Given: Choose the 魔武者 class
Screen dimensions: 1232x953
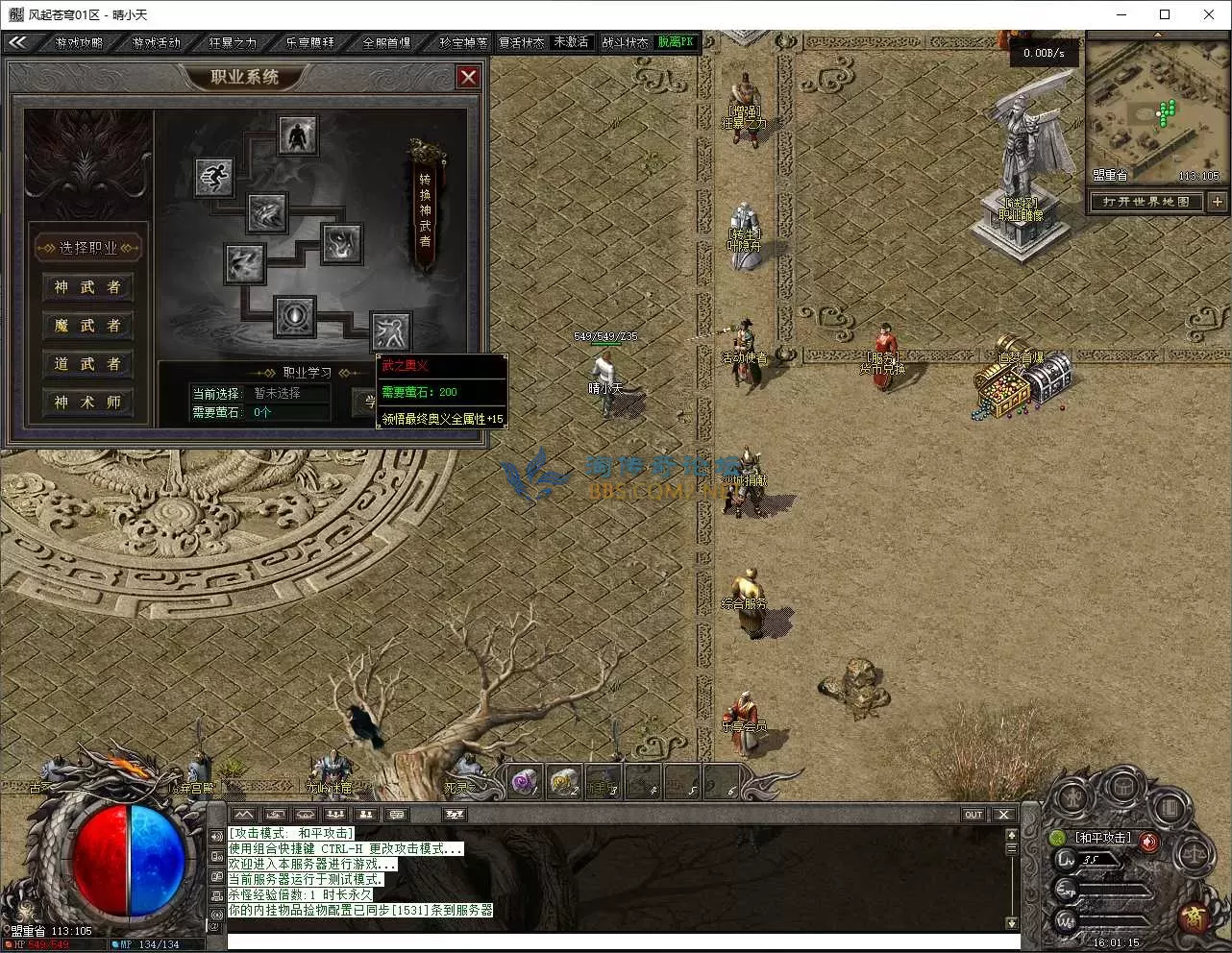Looking at the screenshot, I should (87, 326).
